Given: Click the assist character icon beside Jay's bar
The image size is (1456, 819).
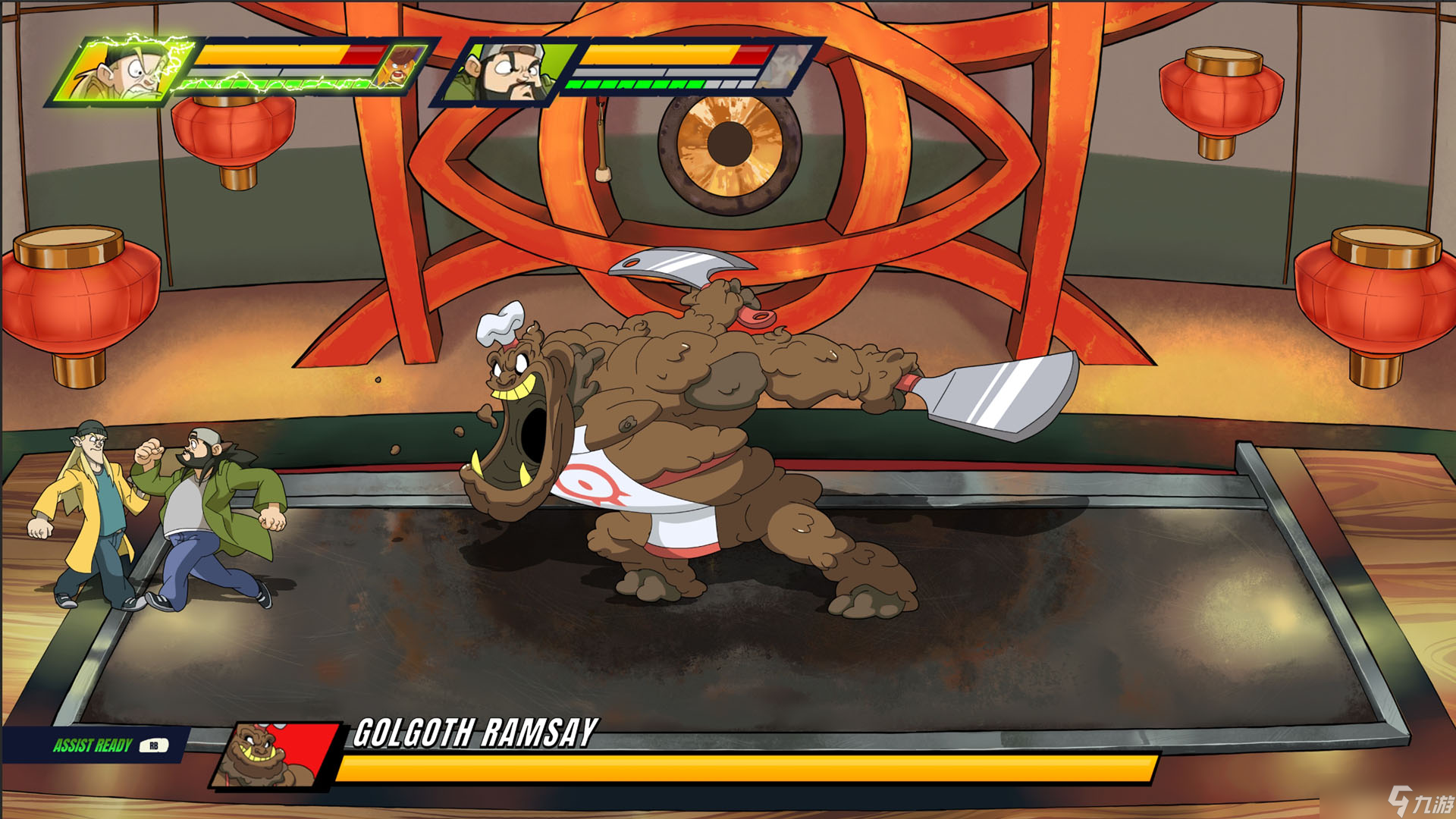Looking at the screenshot, I should coord(400,67).
